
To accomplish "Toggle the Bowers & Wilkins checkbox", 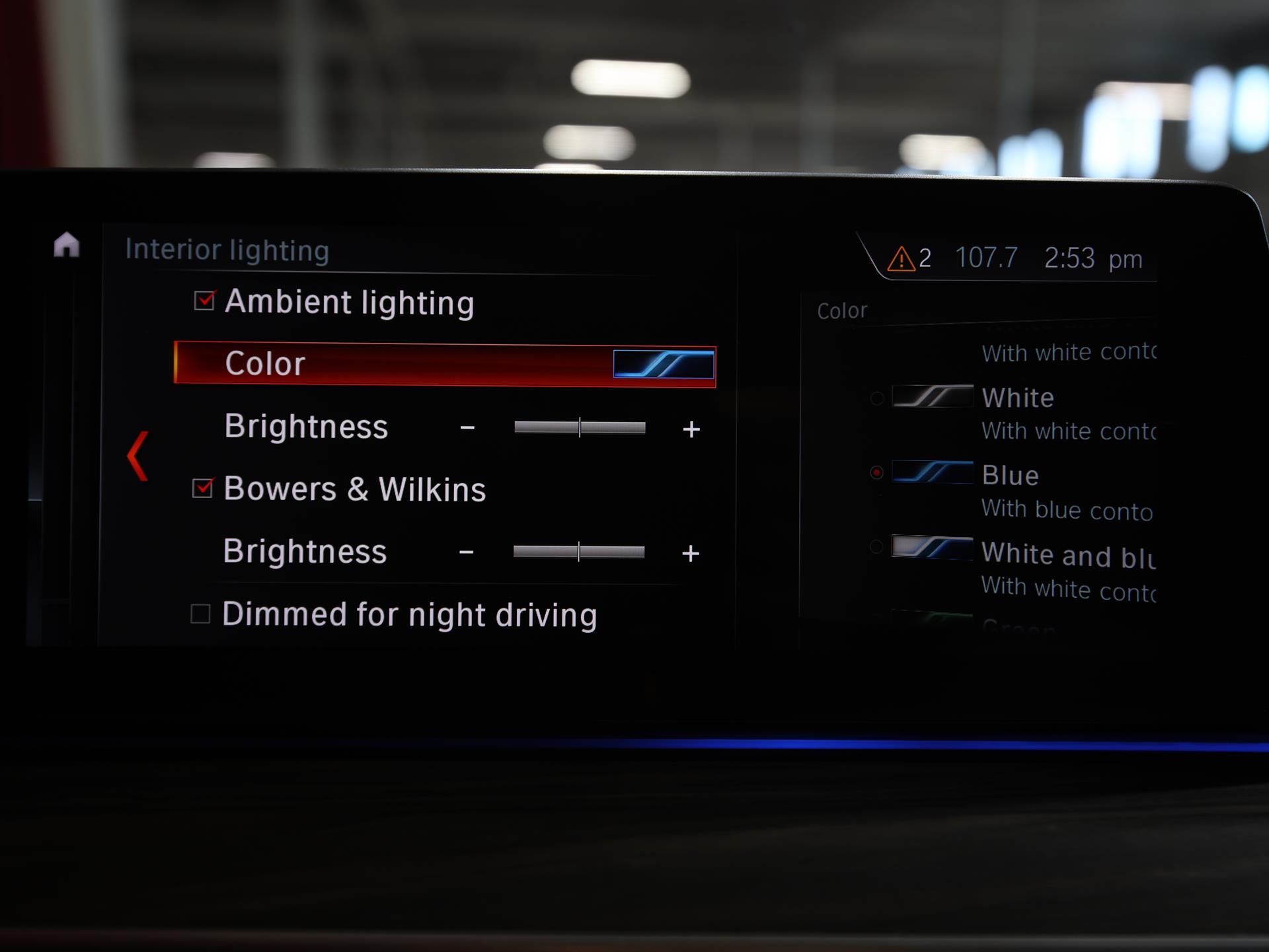I will [x=202, y=488].
